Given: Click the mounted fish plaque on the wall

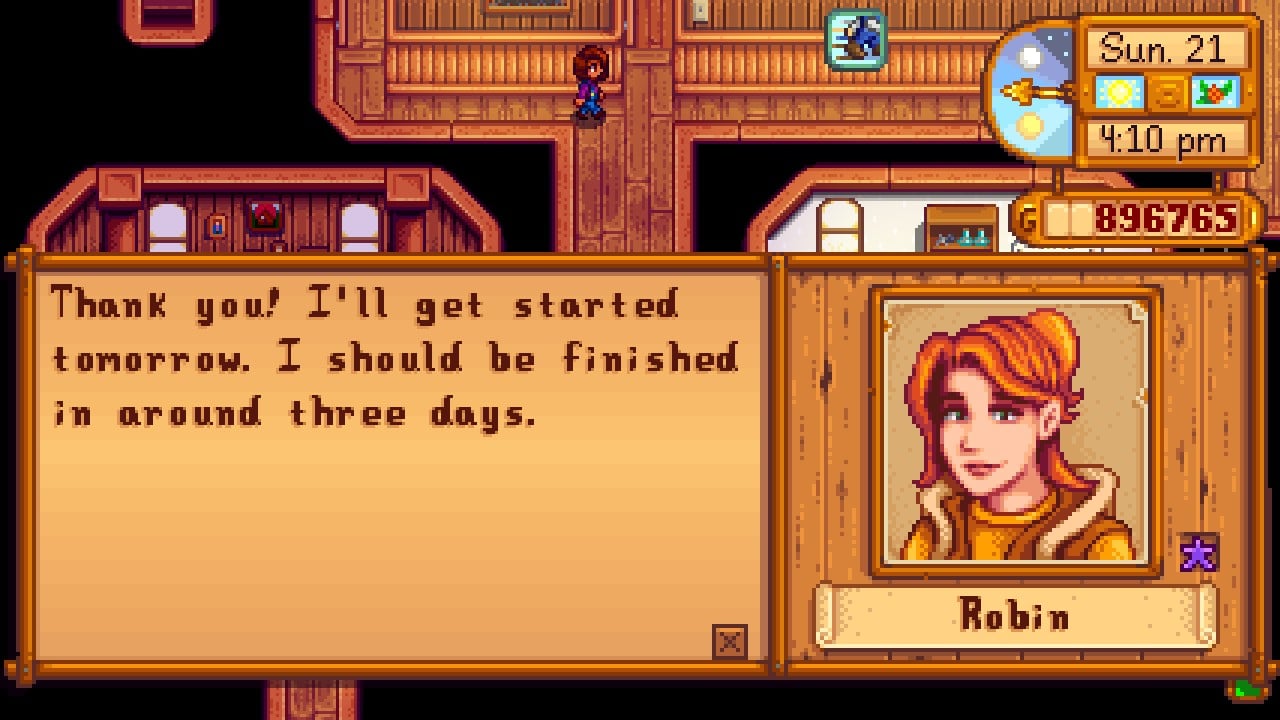Looking at the screenshot, I should (x=855, y=41).
